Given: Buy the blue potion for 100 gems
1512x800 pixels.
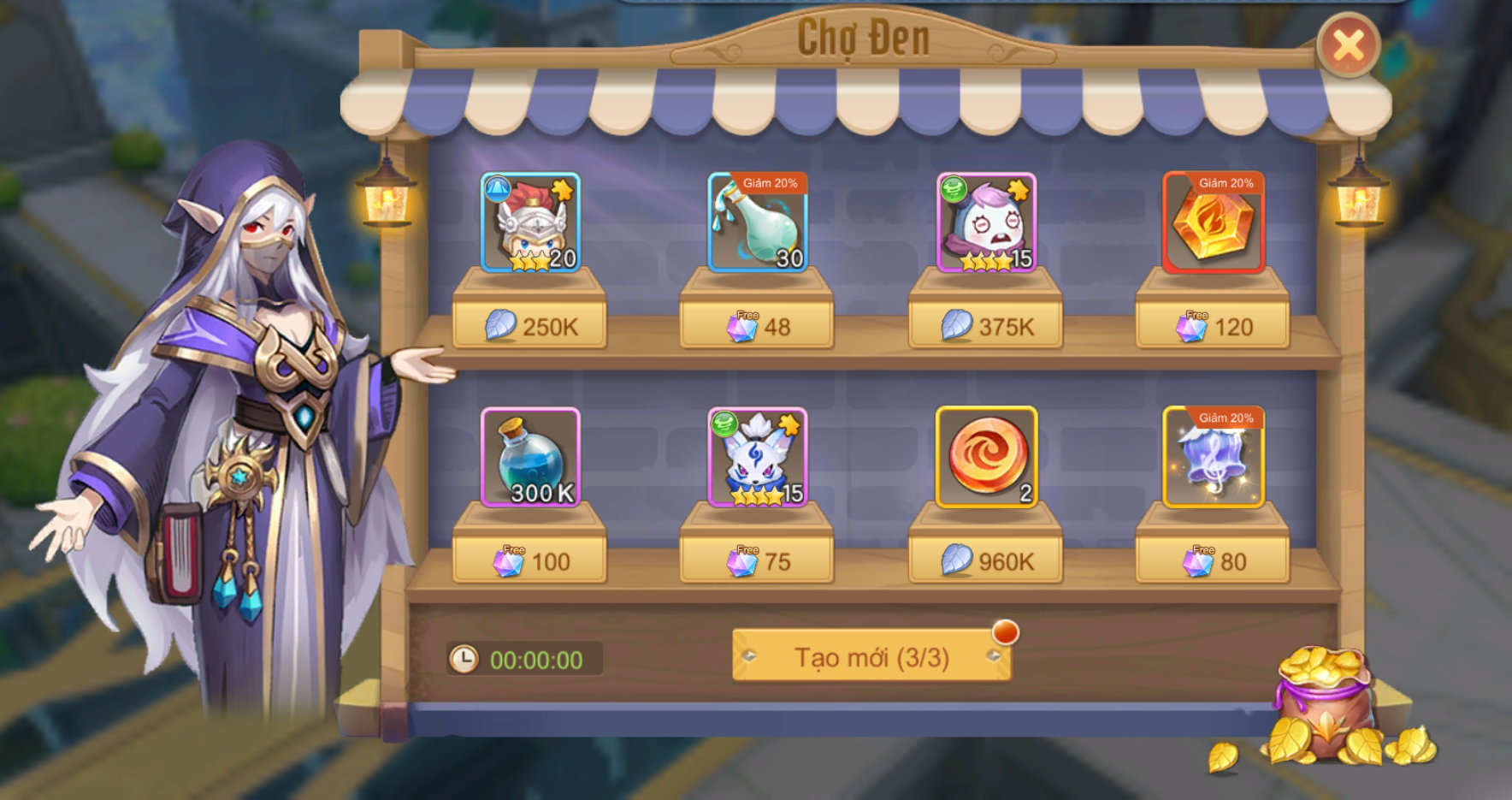Looking at the screenshot, I should (530, 562).
